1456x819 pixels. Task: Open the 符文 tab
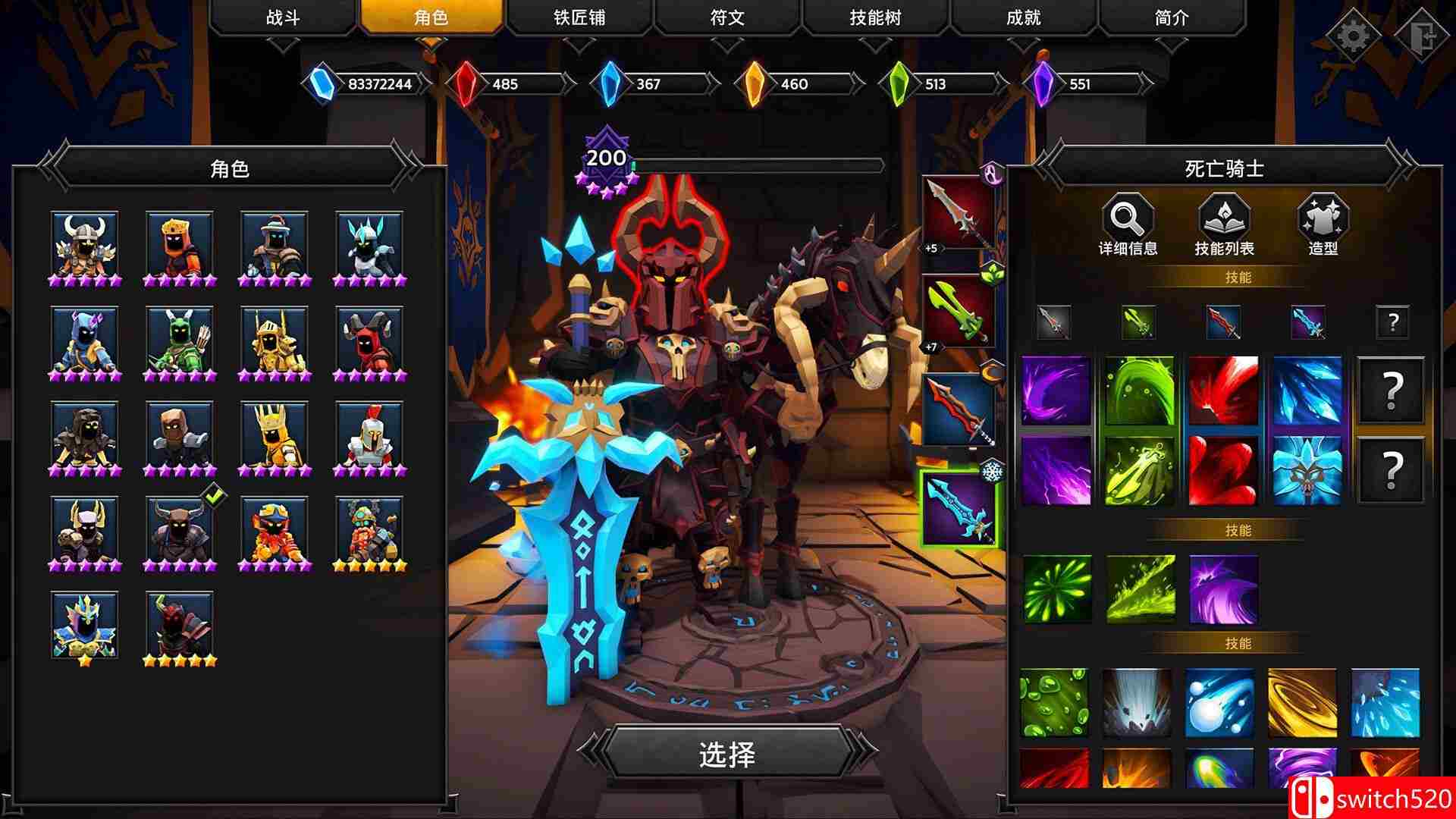tap(728, 17)
